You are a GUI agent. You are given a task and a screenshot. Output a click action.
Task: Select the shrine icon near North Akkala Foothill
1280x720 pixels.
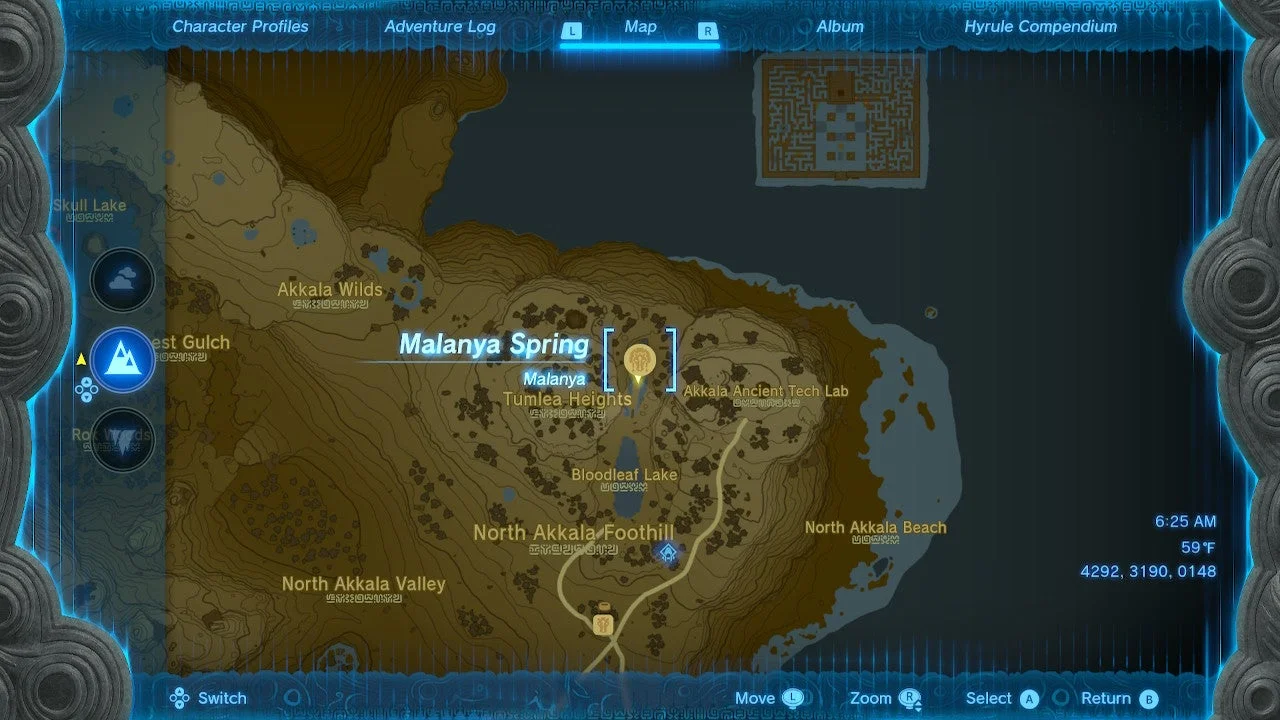[666, 551]
